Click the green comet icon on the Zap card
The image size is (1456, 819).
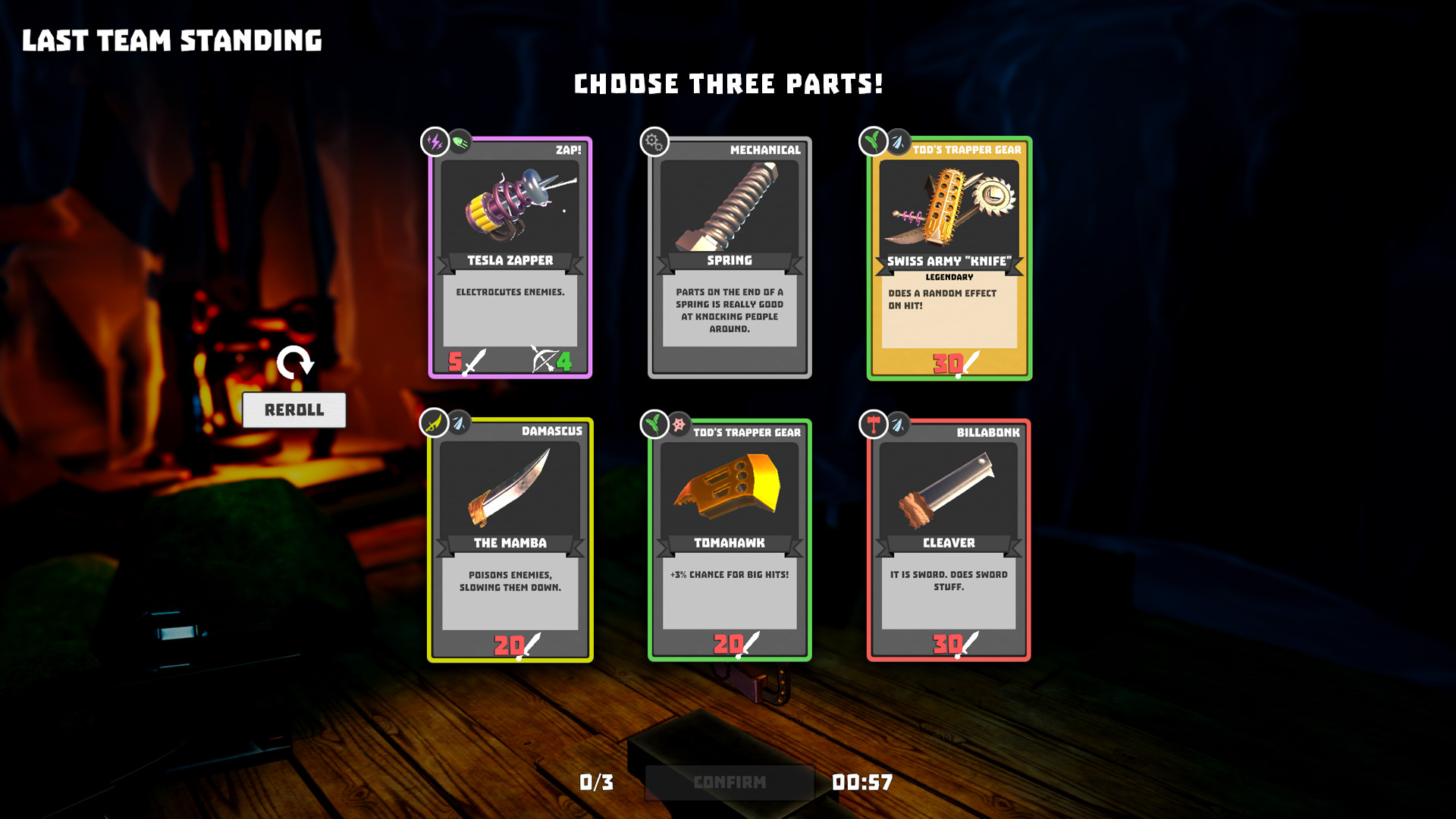click(x=461, y=142)
